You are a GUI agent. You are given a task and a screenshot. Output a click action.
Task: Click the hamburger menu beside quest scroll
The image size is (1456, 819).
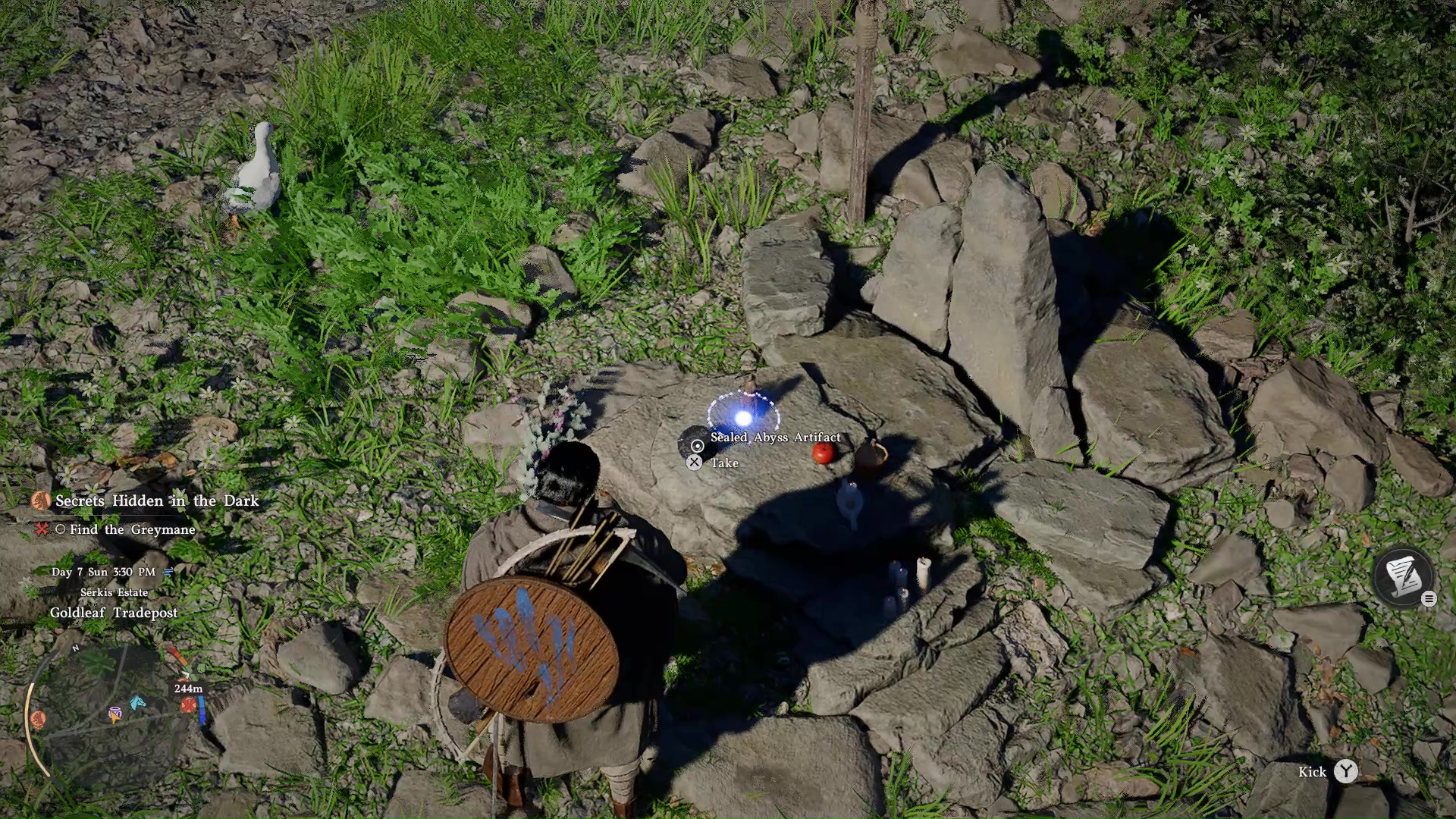tap(1429, 598)
